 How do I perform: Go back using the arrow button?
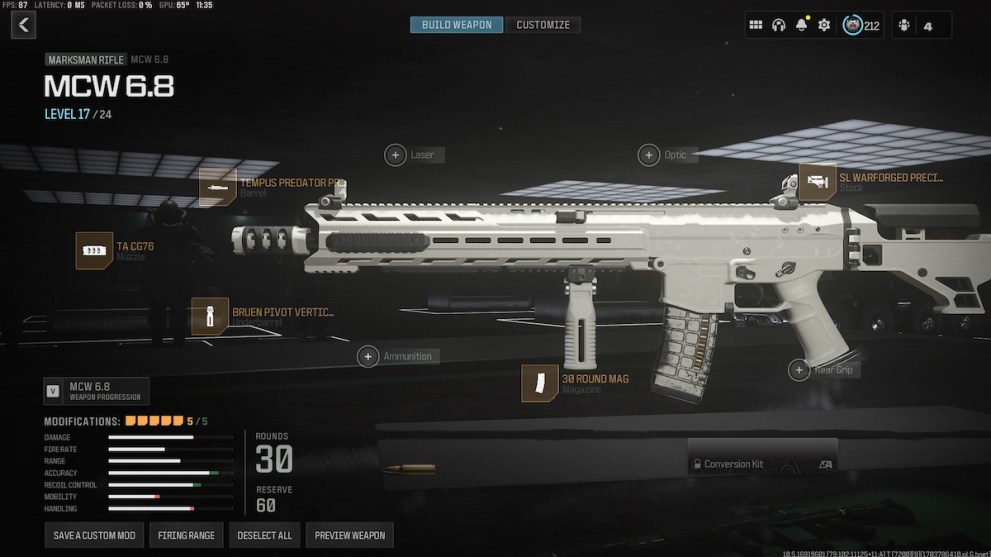23,25
